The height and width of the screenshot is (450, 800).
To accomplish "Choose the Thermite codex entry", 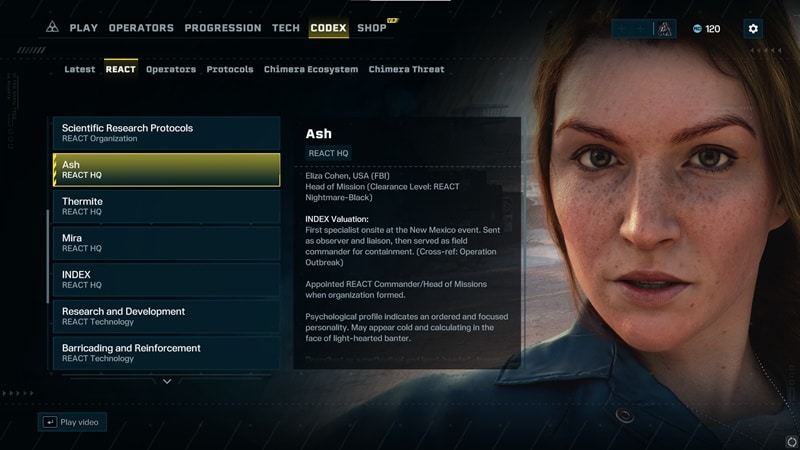I will point(166,206).
